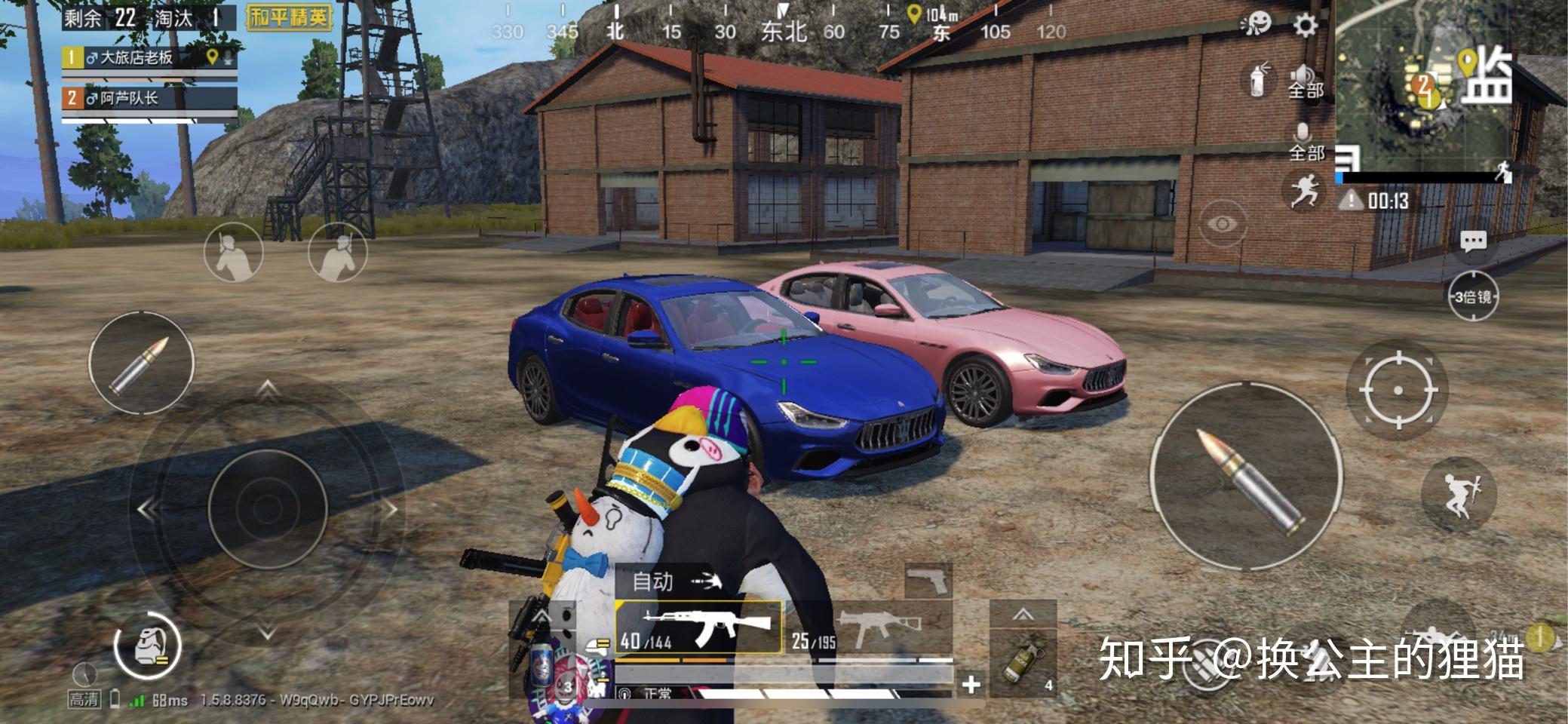
Task: Tap the left-side fire button
Action: coord(141,364)
